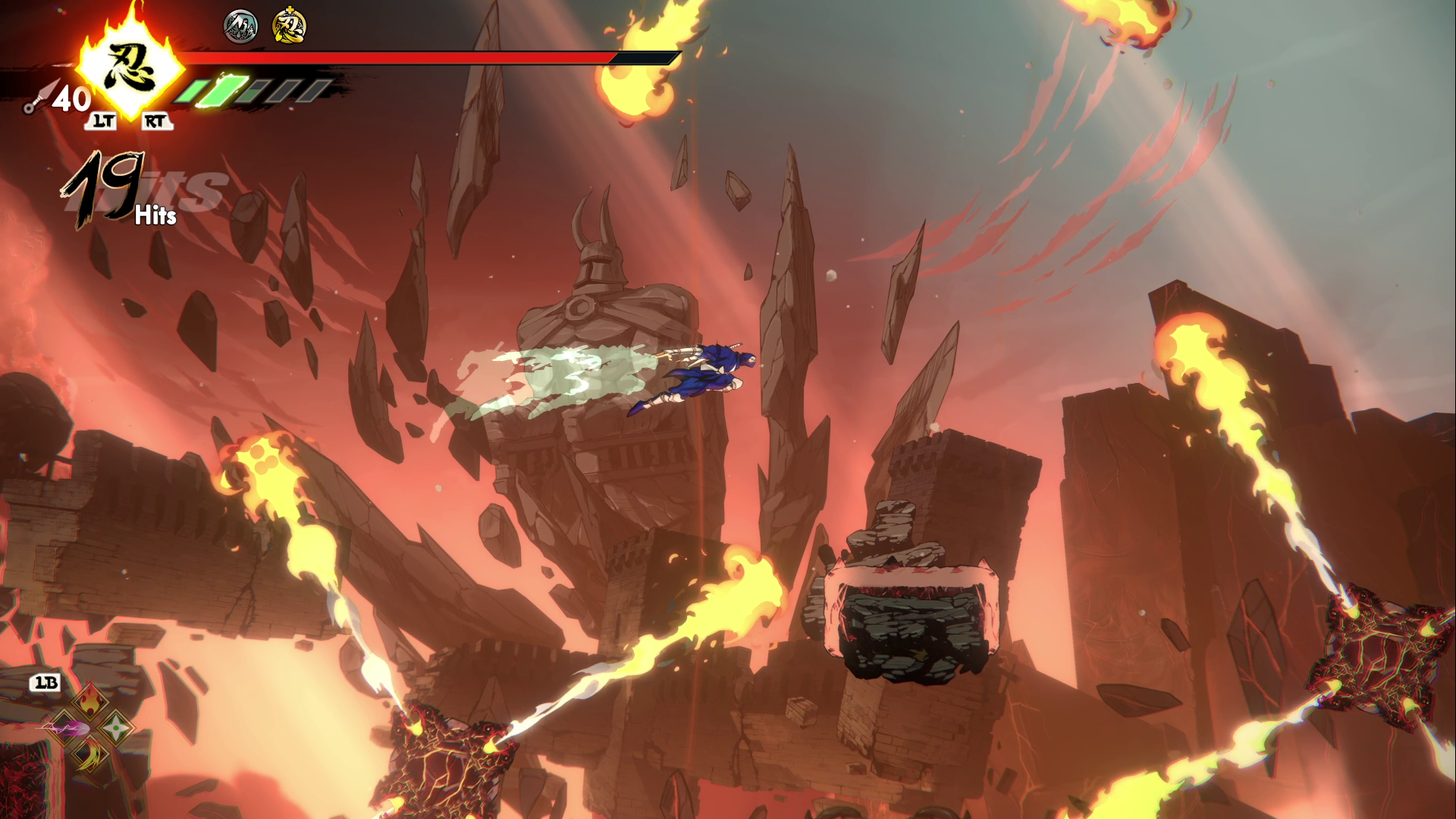
Task: Choose the green shuriken ninpo diamond
Action: [116, 727]
